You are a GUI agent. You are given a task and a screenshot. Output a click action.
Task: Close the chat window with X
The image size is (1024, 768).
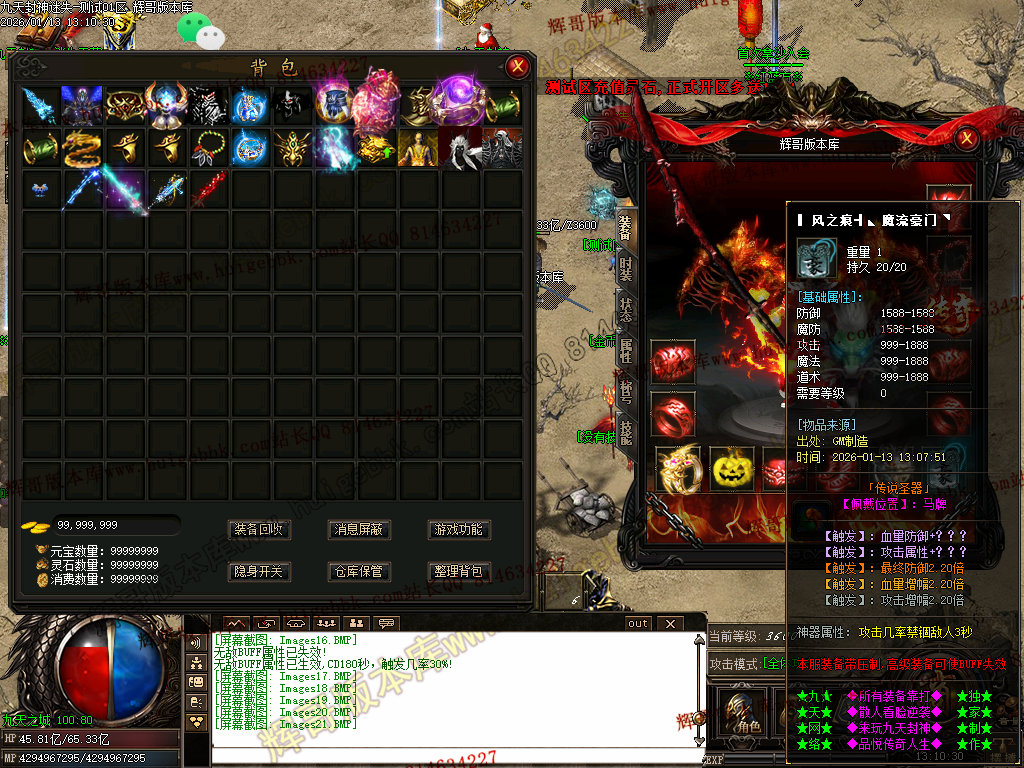(x=669, y=623)
